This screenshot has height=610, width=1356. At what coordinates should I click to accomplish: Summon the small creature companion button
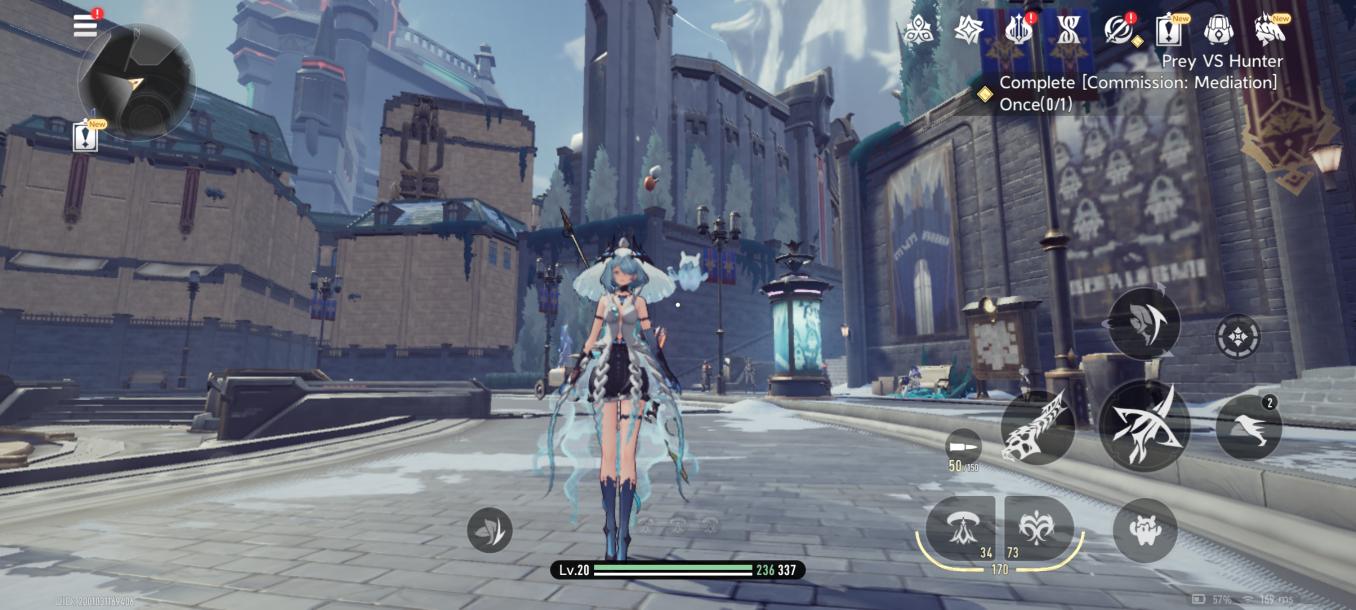pos(1145,530)
